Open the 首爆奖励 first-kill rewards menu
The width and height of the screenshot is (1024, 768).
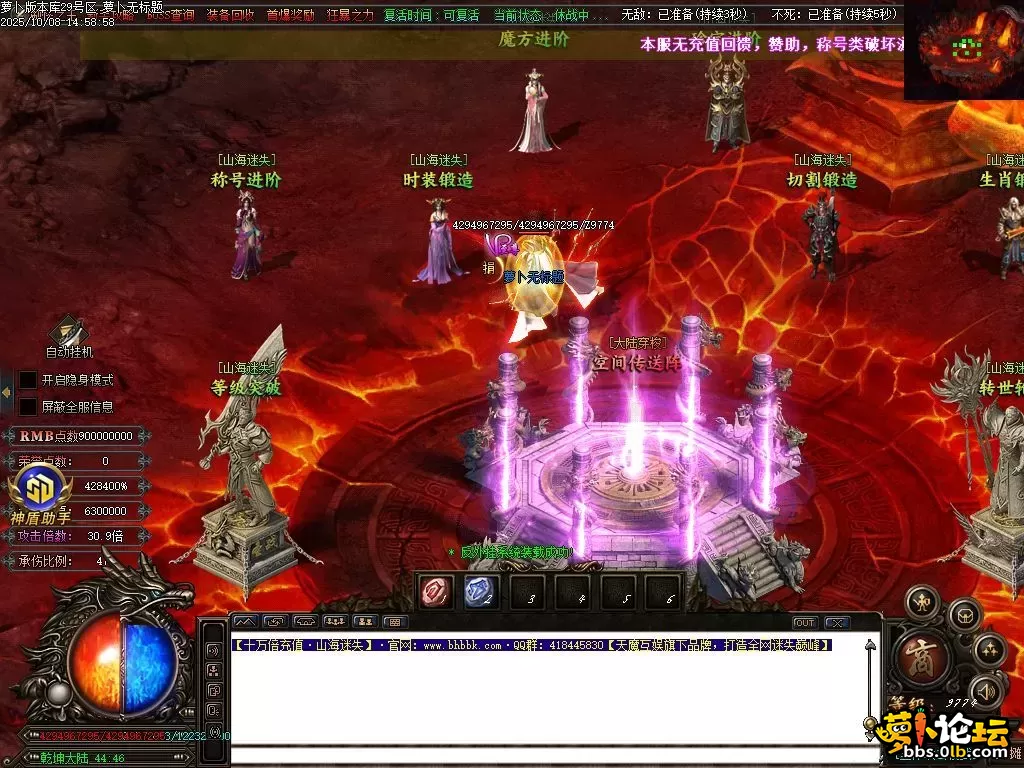point(290,15)
